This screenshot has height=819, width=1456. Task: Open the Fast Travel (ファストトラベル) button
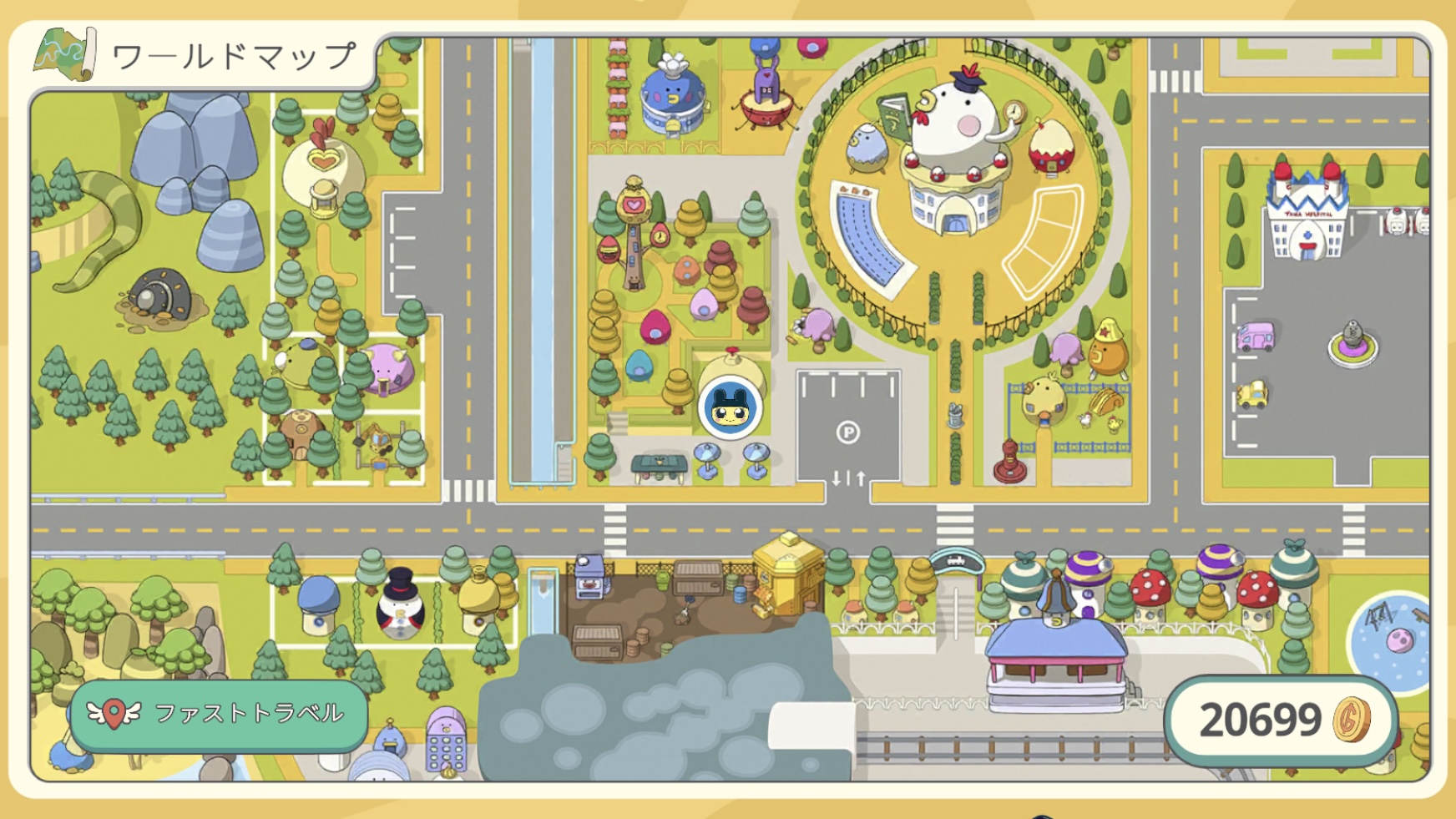[x=219, y=715]
